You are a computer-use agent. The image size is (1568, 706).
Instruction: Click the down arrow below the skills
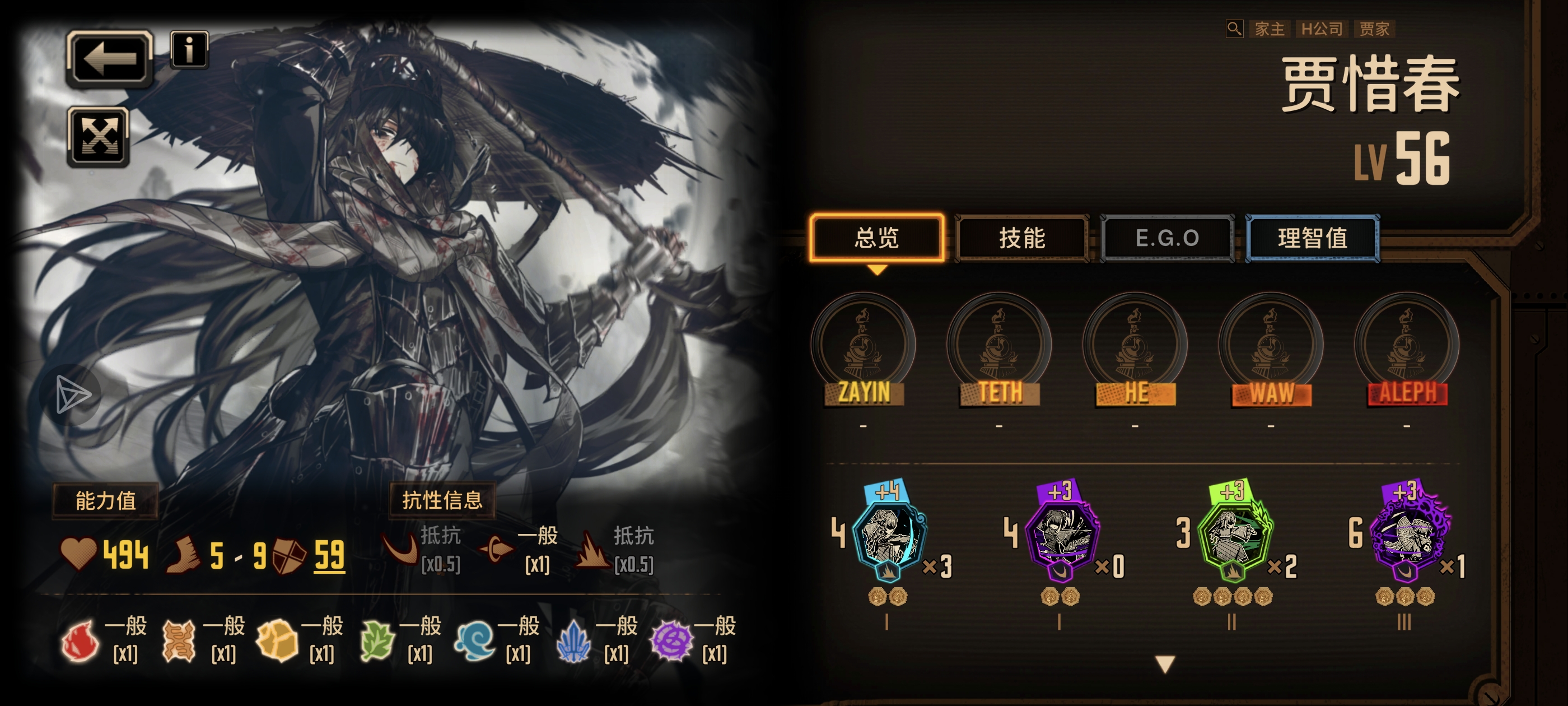click(x=1164, y=664)
